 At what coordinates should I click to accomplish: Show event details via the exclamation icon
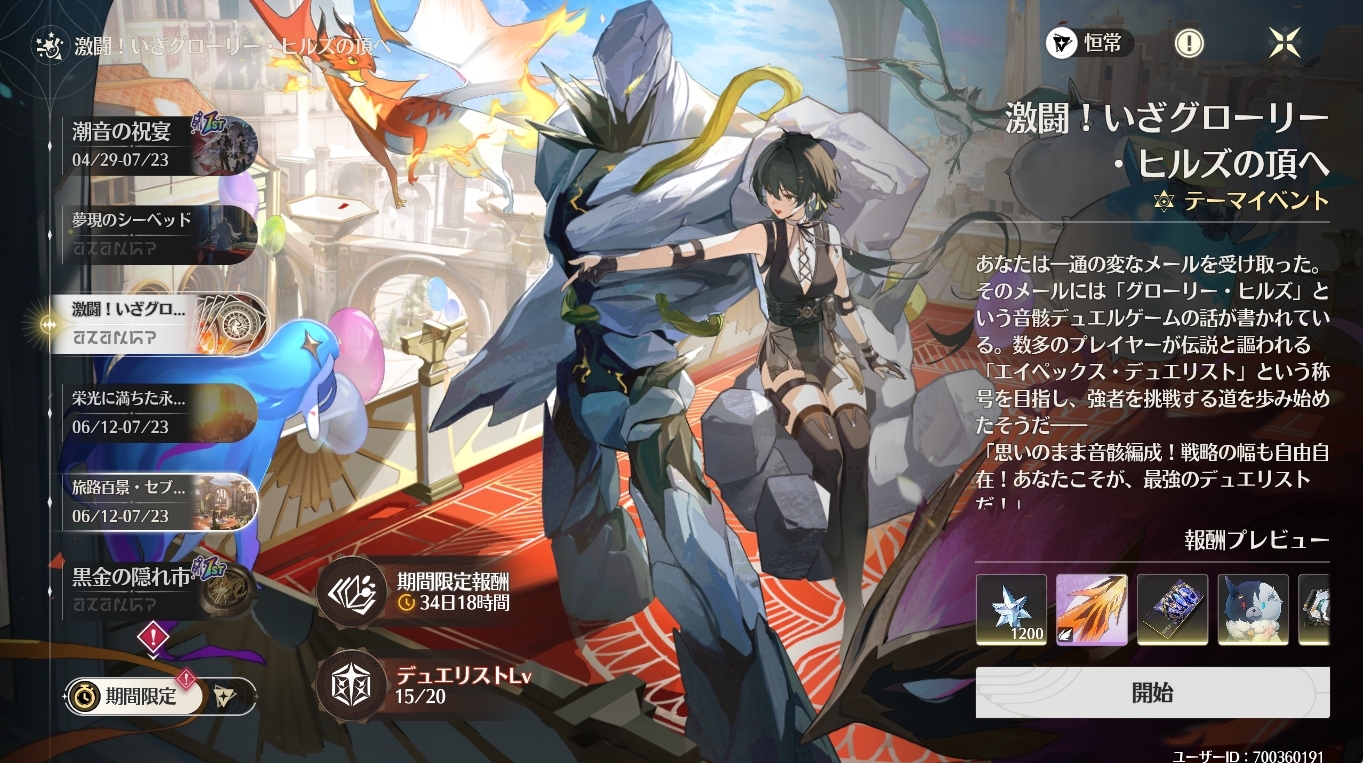(x=1188, y=43)
